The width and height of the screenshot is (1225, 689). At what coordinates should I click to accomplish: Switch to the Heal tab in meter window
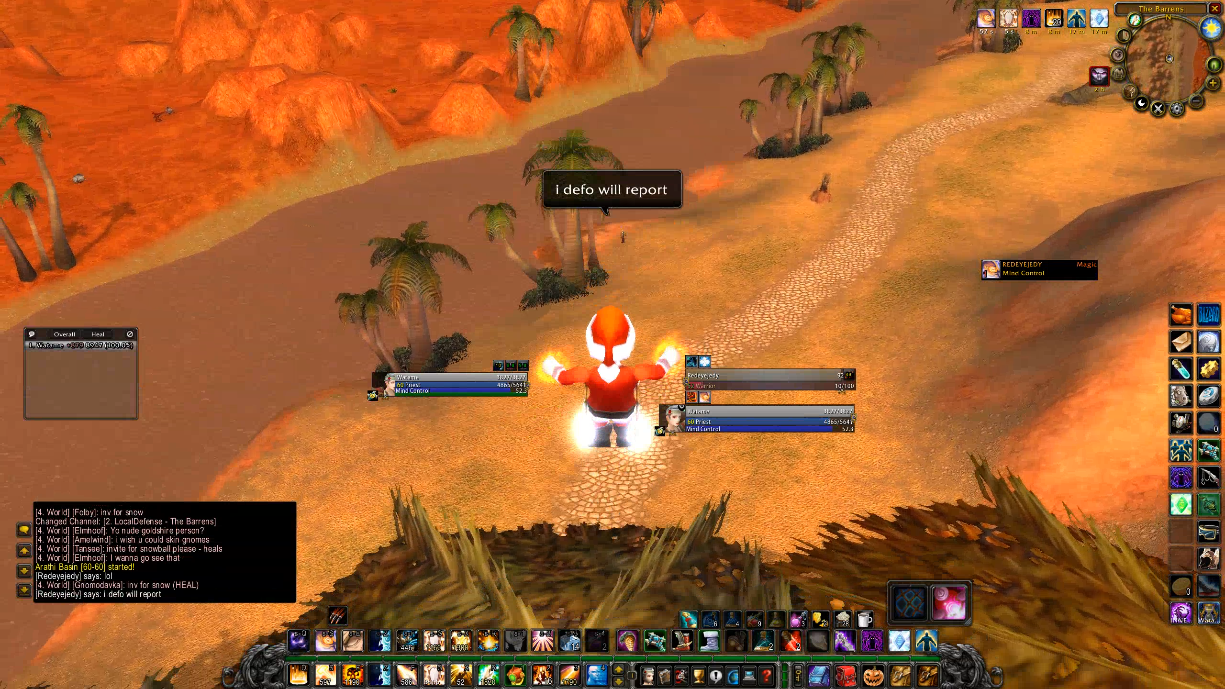pyautogui.click(x=98, y=334)
